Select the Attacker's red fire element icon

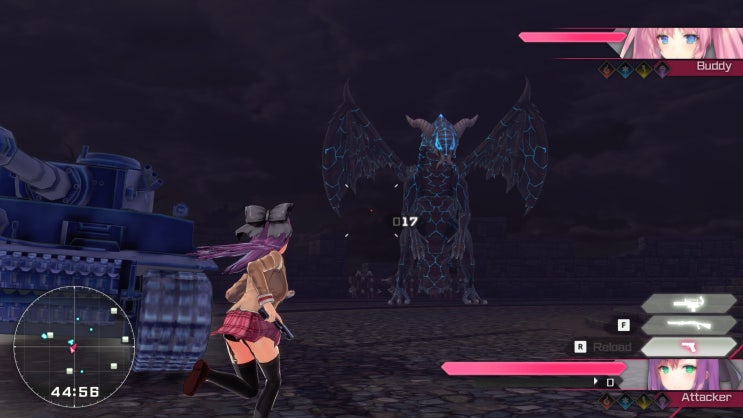click(605, 403)
